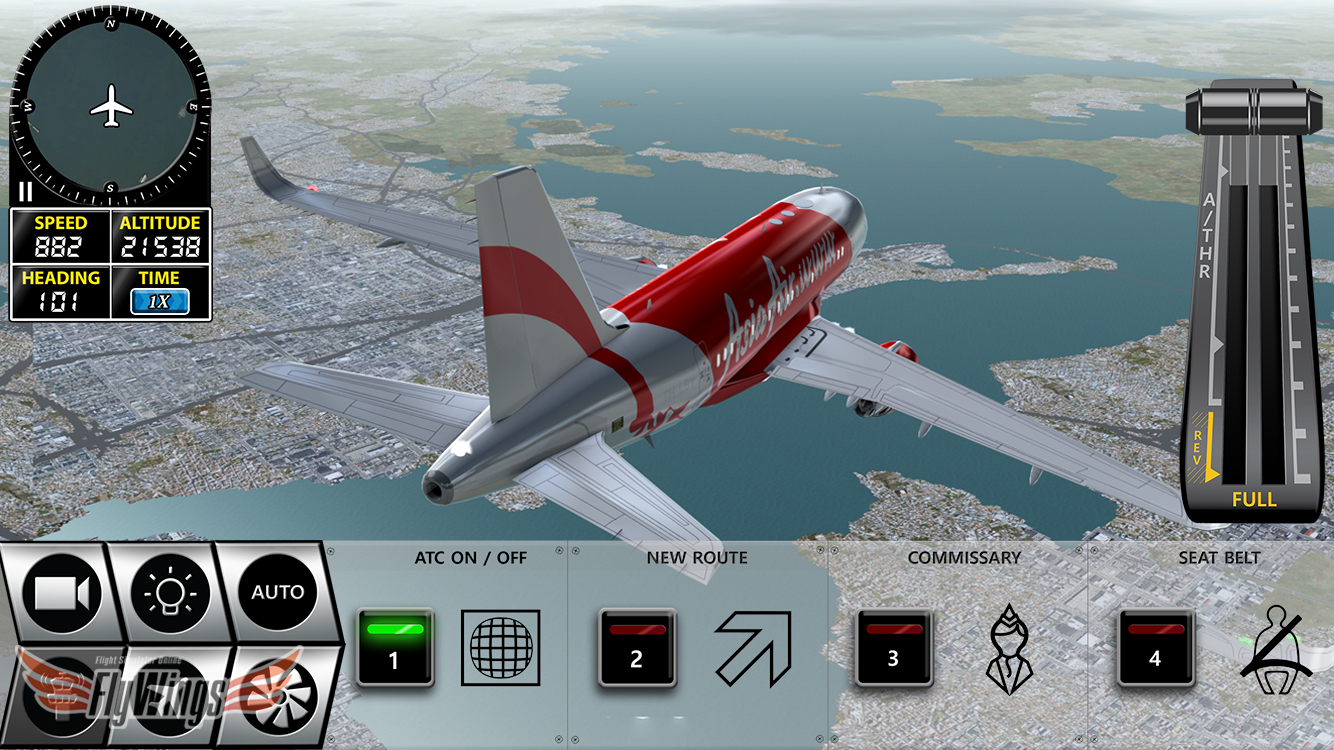Activate the AUTO autopilot button
1334x750 pixels.
tap(277, 592)
